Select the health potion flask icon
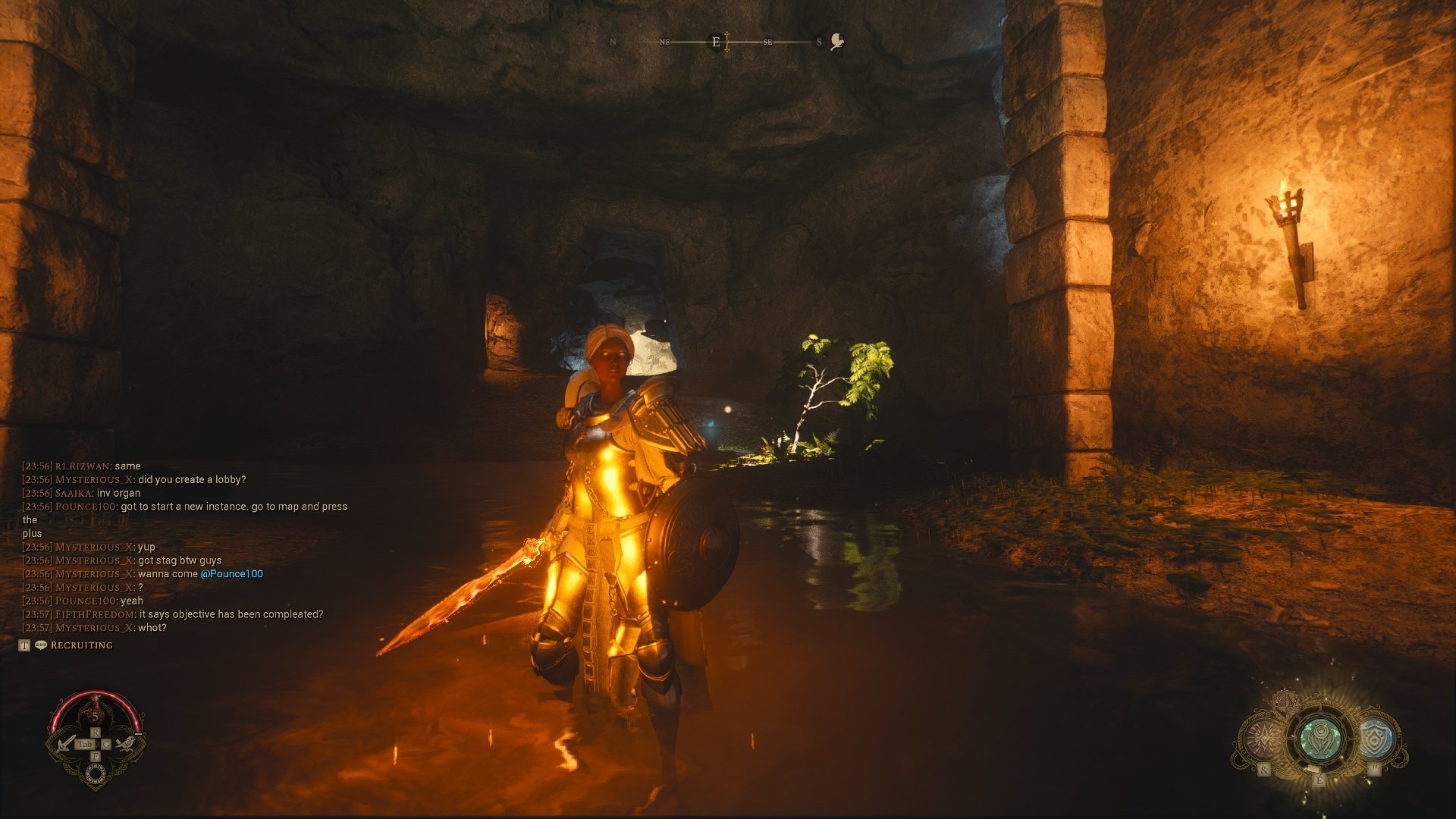Screen dimensions: 1456x819 (96, 713)
